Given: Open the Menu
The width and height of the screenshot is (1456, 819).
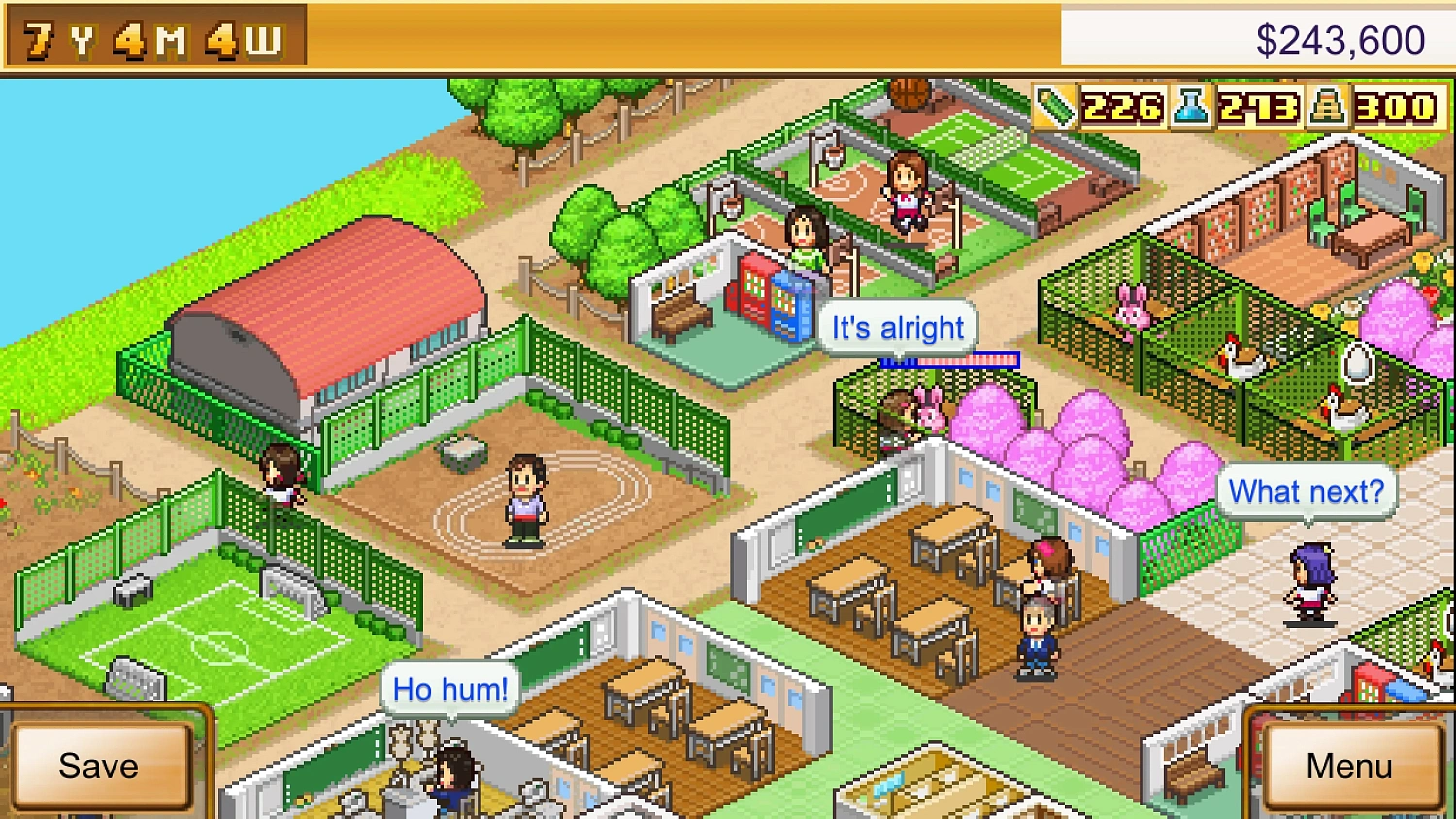Looking at the screenshot, I should click(1349, 767).
